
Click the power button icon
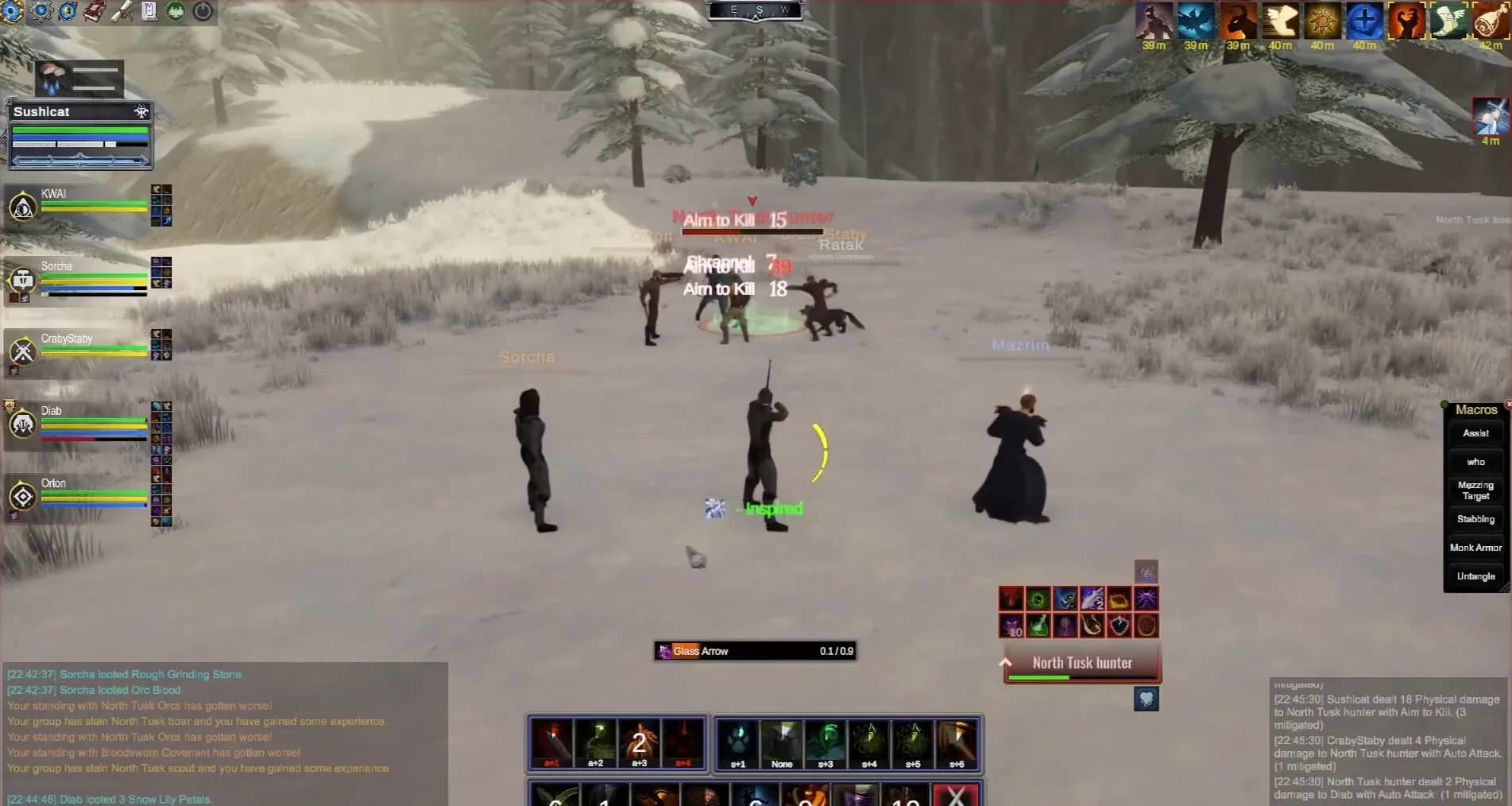203,11
